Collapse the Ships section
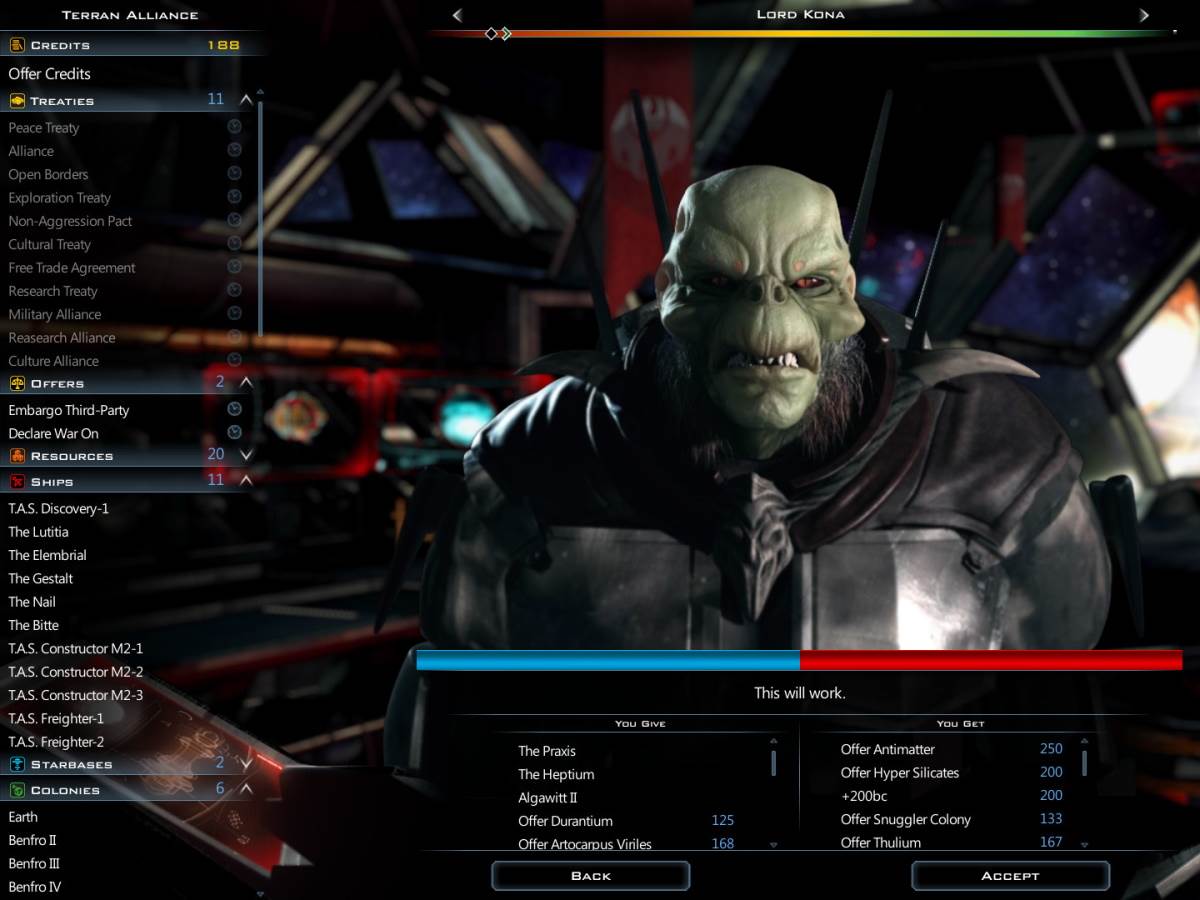 point(246,481)
